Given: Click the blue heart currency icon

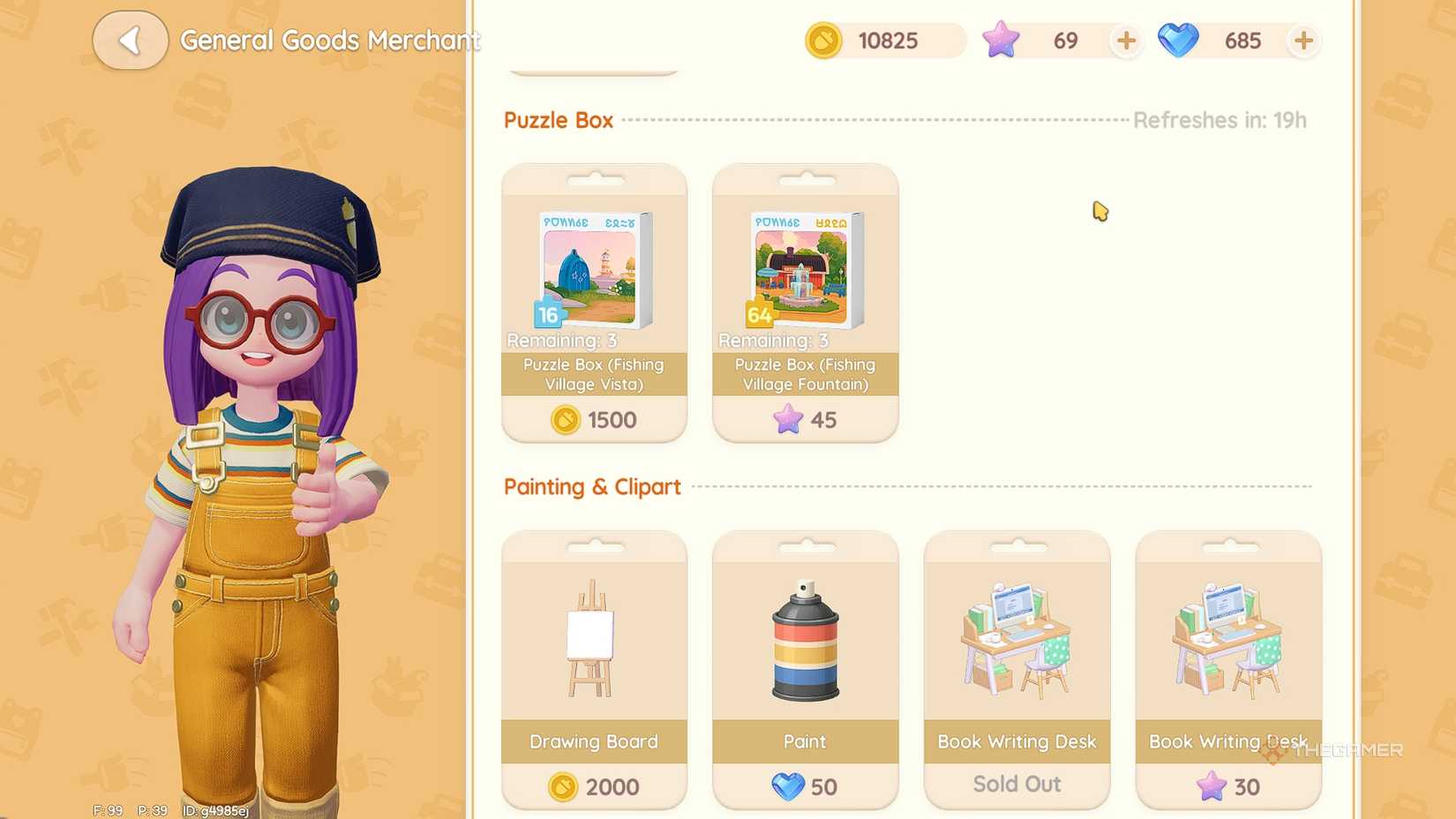Looking at the screenshot, I should (1178, 41).
